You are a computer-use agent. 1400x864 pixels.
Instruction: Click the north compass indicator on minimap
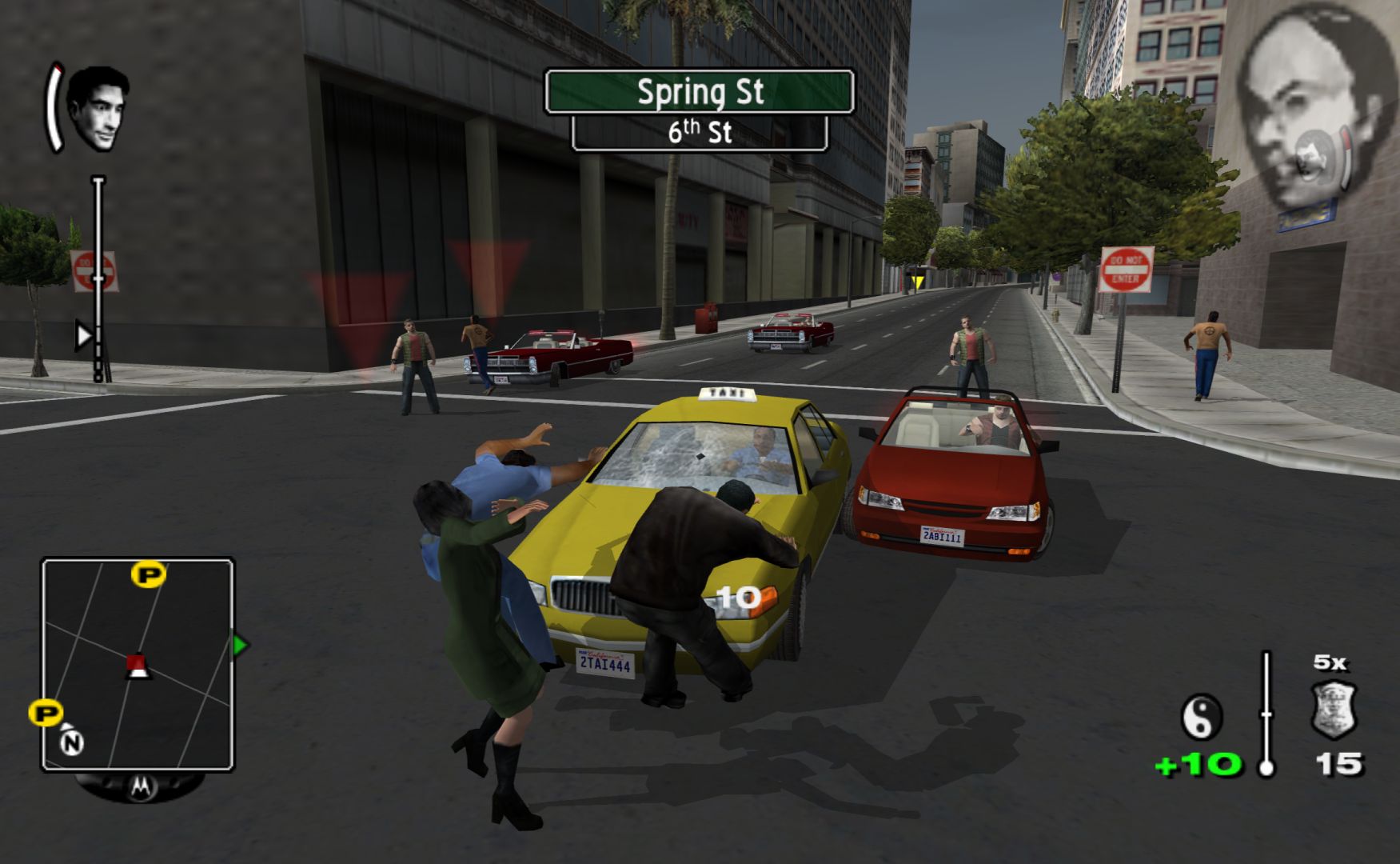72,742
